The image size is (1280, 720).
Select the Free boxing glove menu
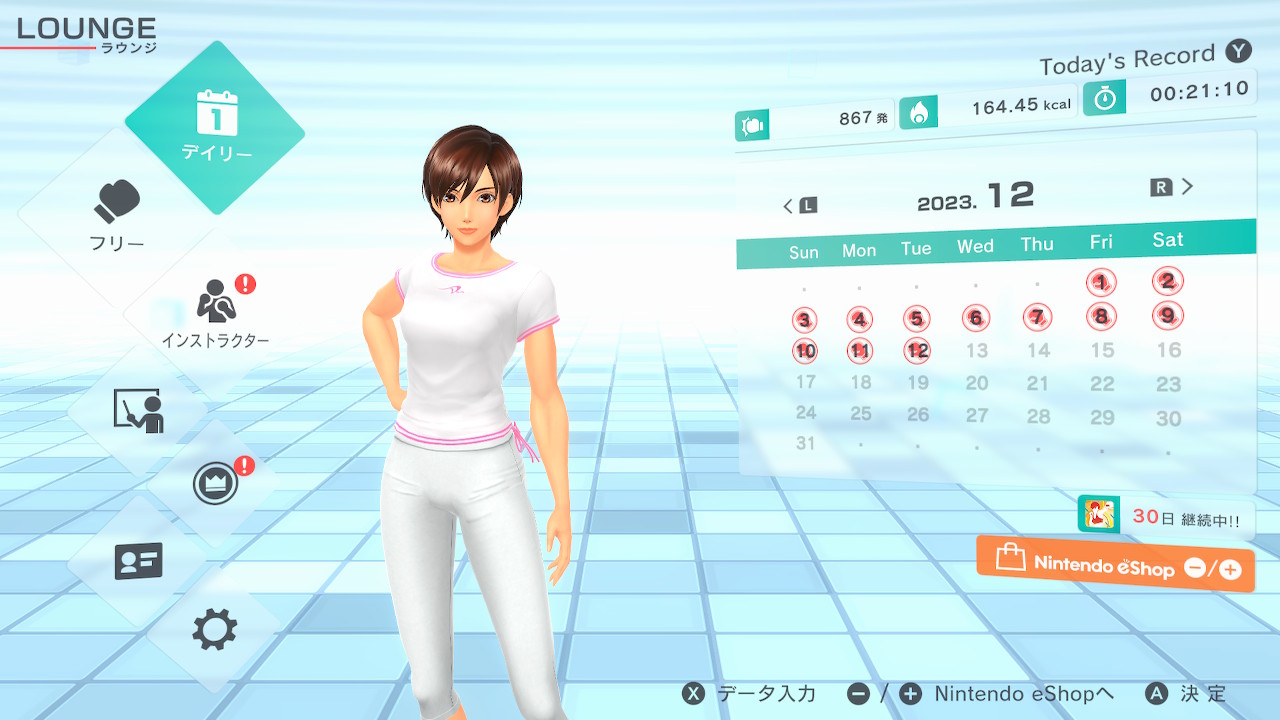point(118,215)
